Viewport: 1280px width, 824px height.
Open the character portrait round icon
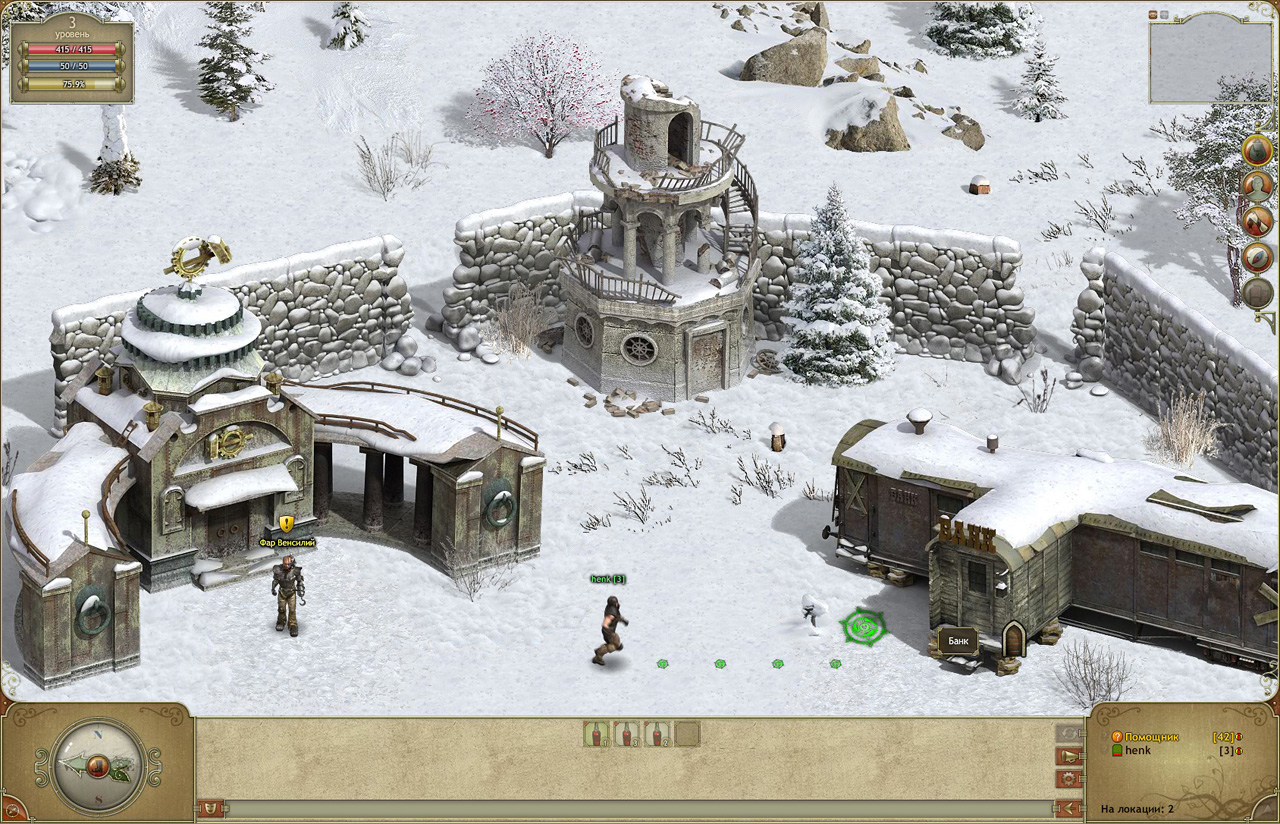click(1257, 185)
